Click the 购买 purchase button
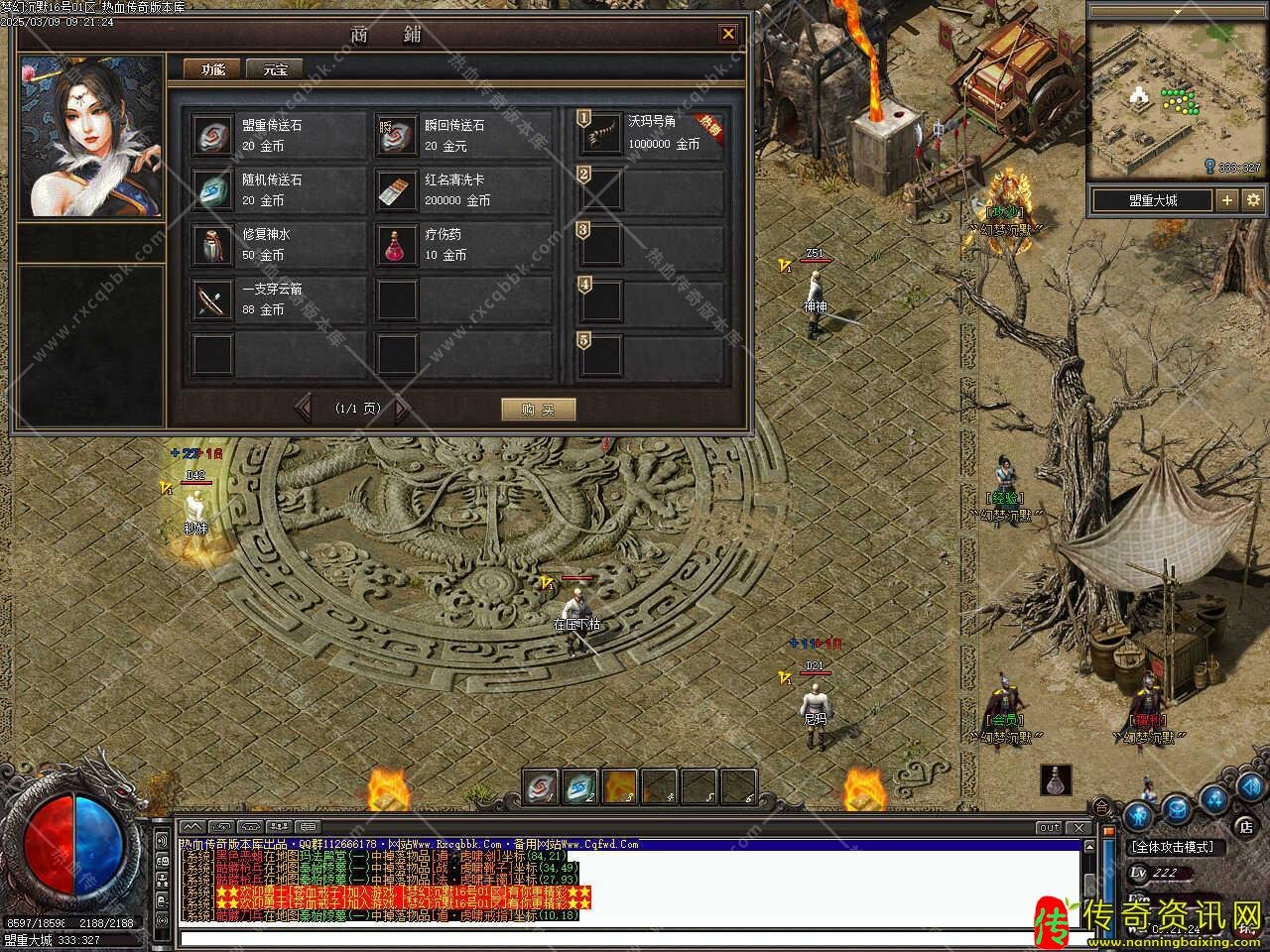The height and width of the screenshot is (952, 1270). (x=538, y=410)
